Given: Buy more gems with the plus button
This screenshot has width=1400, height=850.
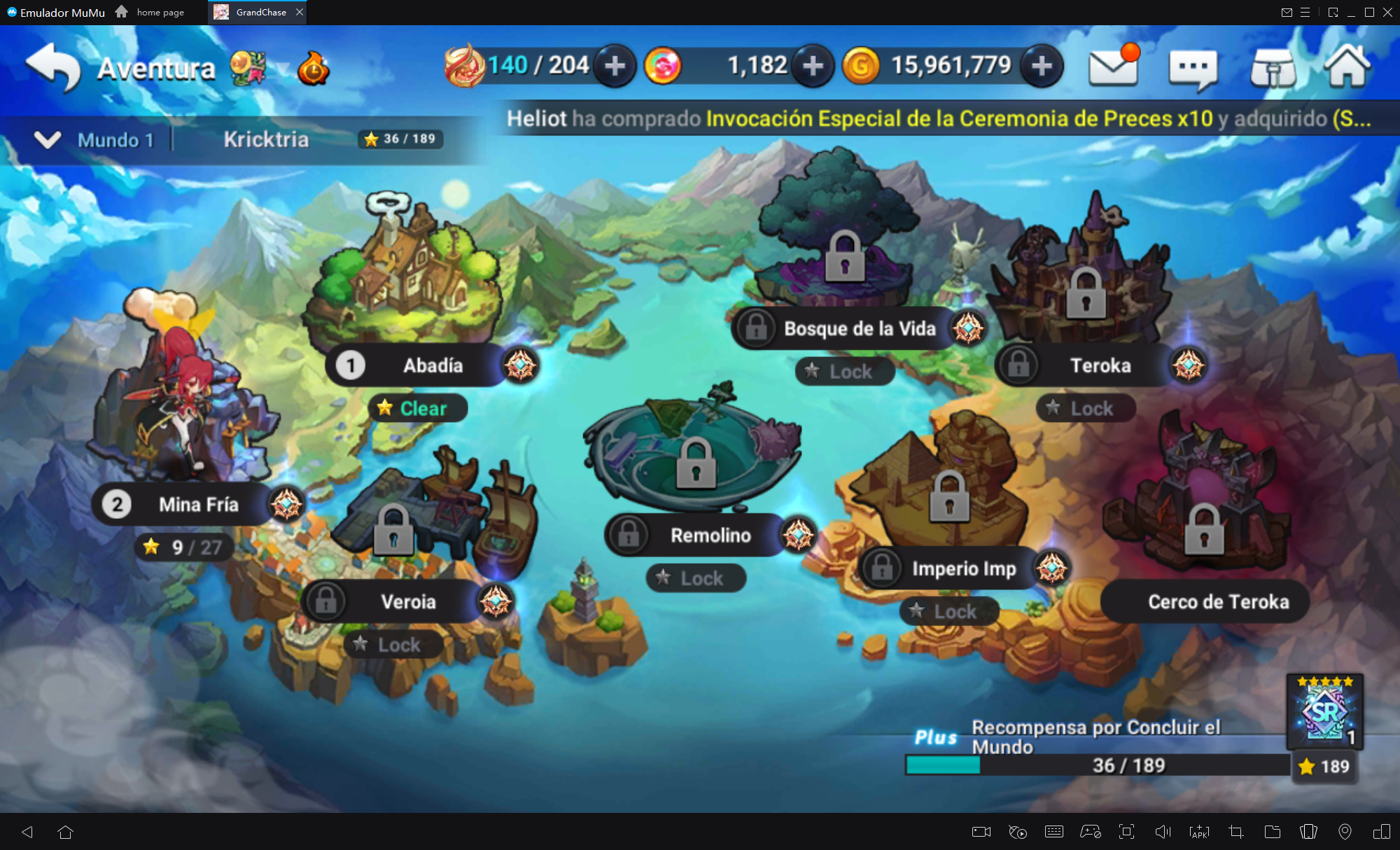Looking at the screenshot, I should [x=812, y=67].
